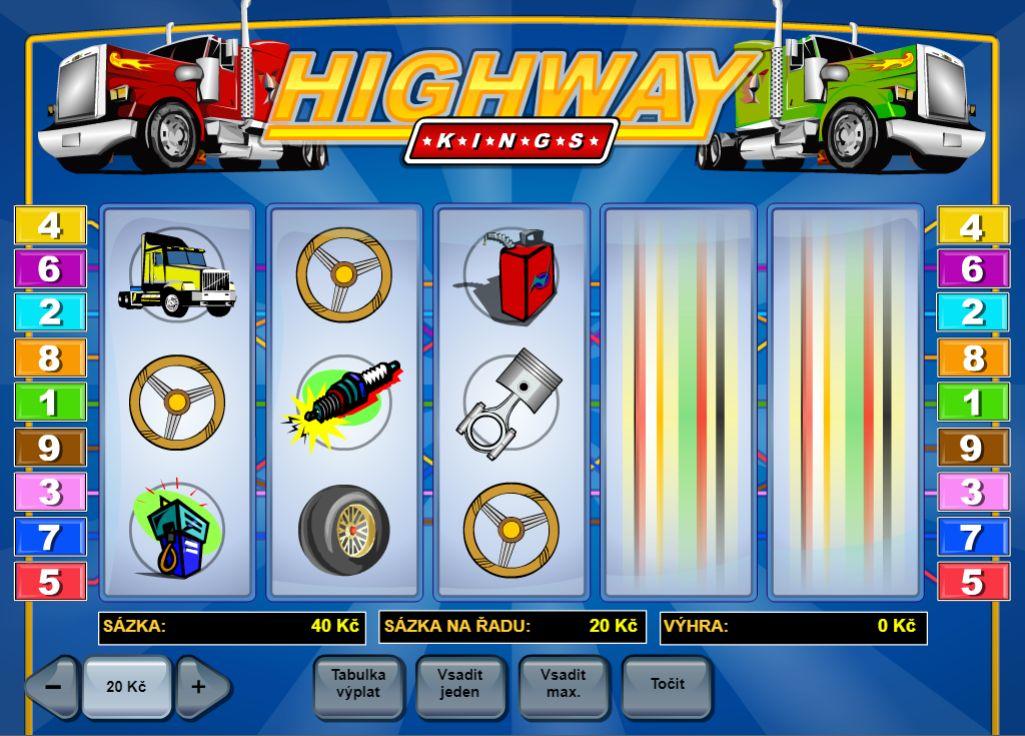The height and width of the screenshot is (736, 1025).
Task: Spin the reels with Točit
Action: pos(666,684)
